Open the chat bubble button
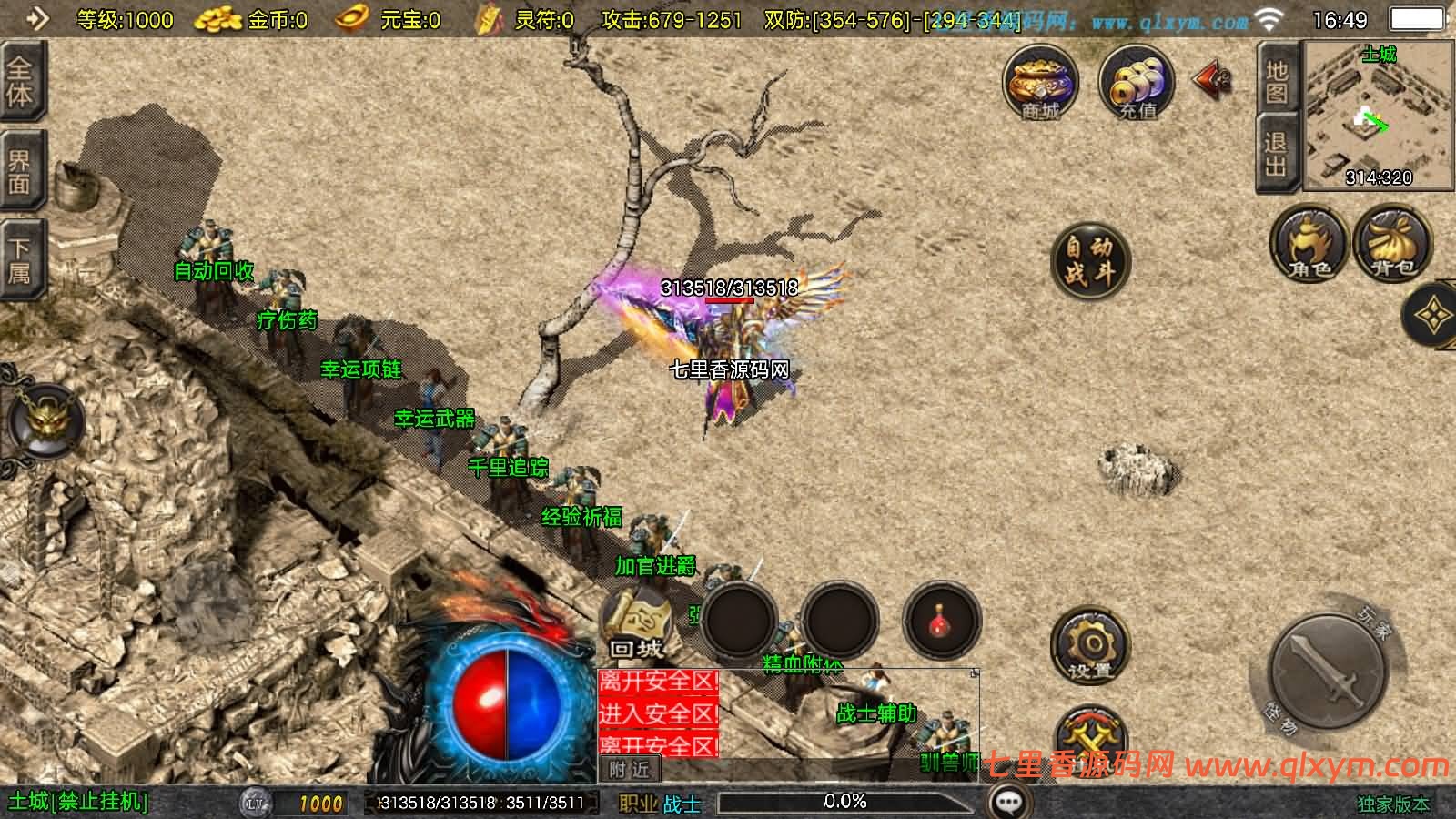The image size is (1456, 819). (1008, 802)
